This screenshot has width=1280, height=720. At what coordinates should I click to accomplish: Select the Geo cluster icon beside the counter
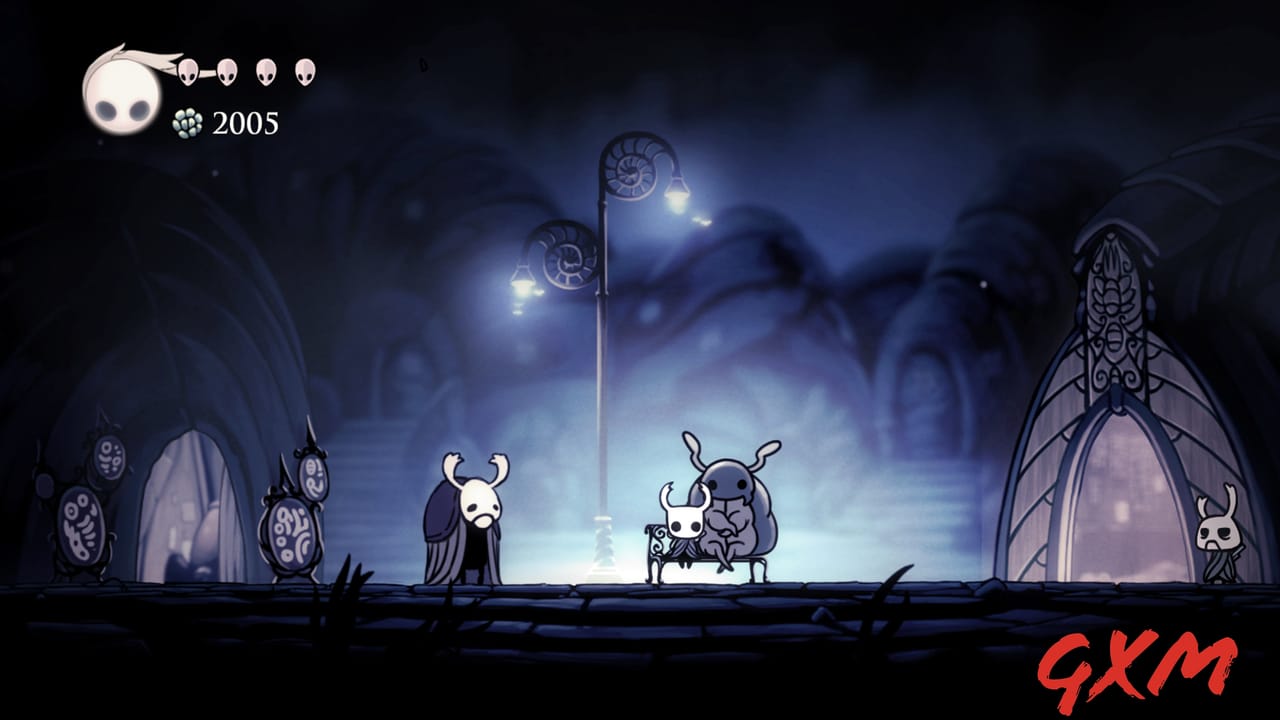point(187,122)
